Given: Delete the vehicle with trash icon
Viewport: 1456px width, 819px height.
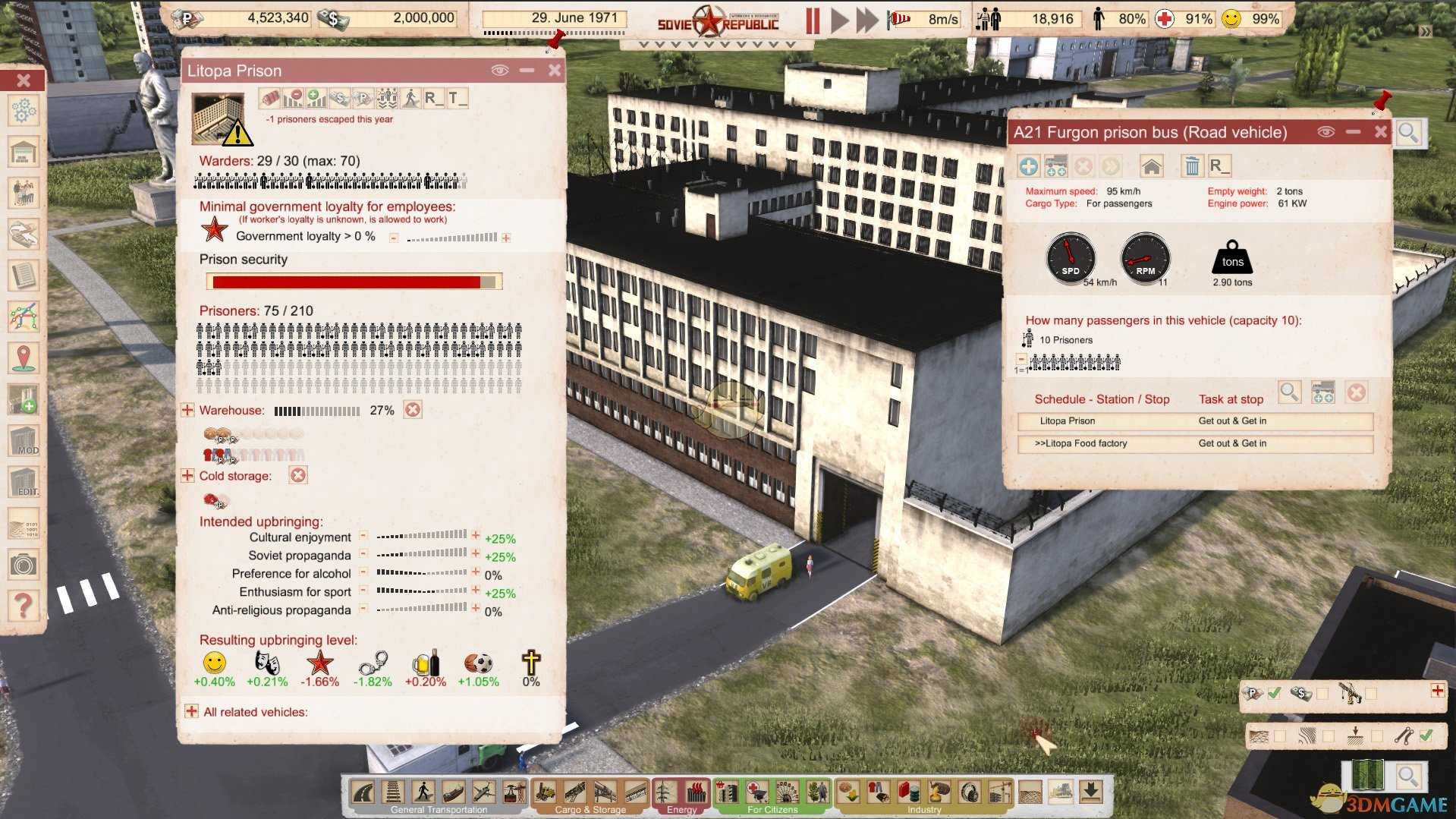Looking at the screenshot, I should pos(1192,166).
